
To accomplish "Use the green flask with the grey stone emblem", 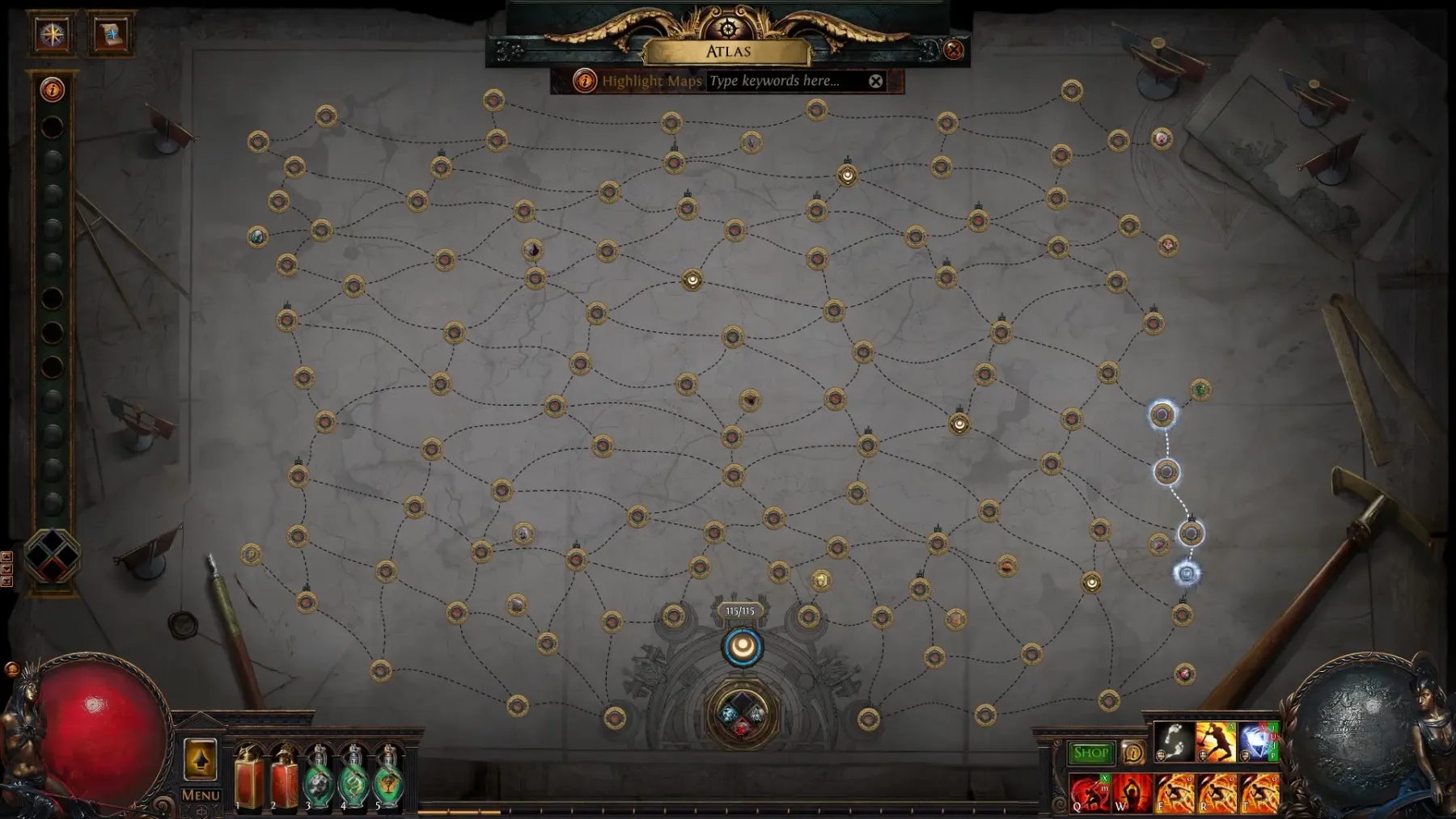I will click(318, 779).
